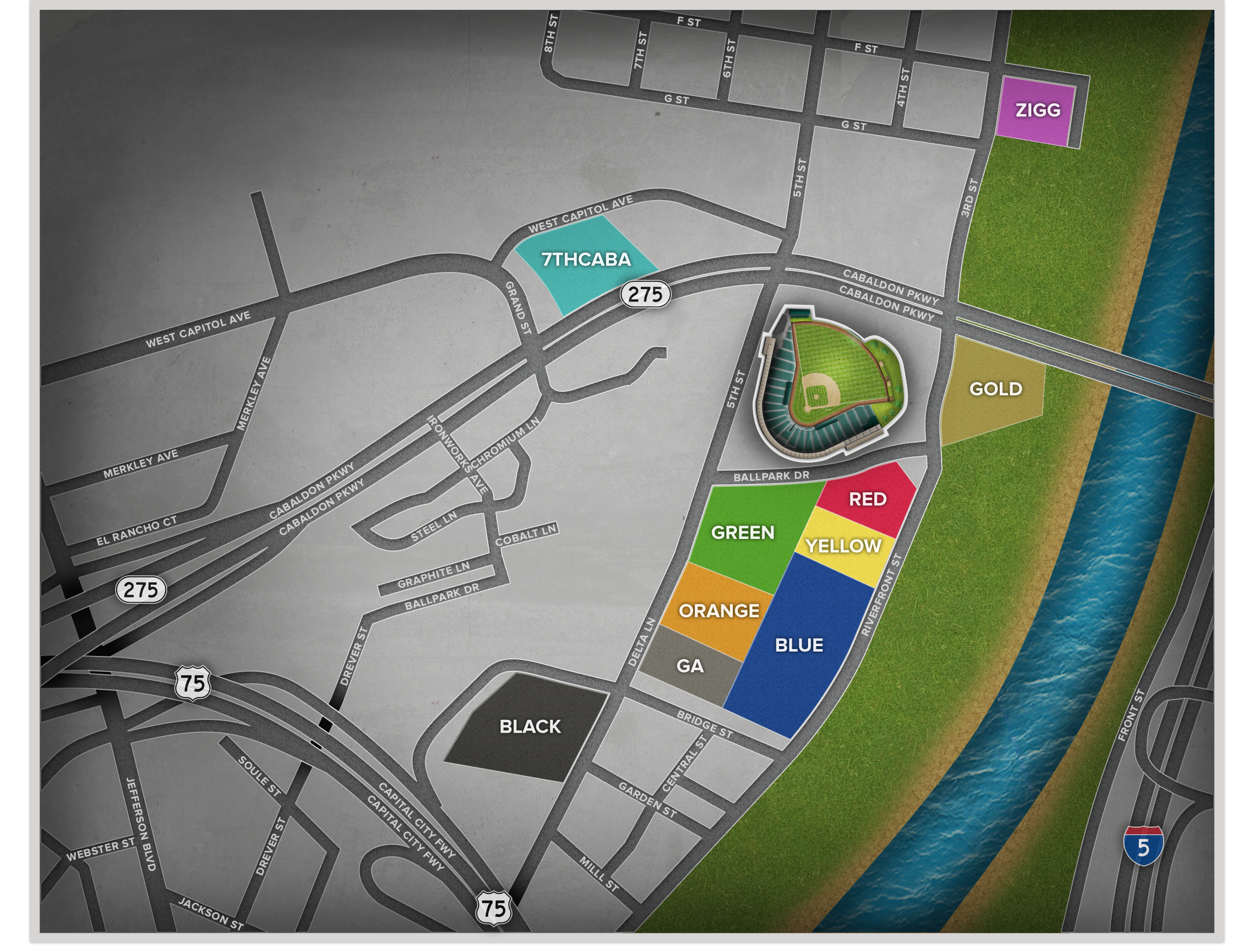
Task: Pick the BLUE parking lot
Action: (x=799, y=645)
